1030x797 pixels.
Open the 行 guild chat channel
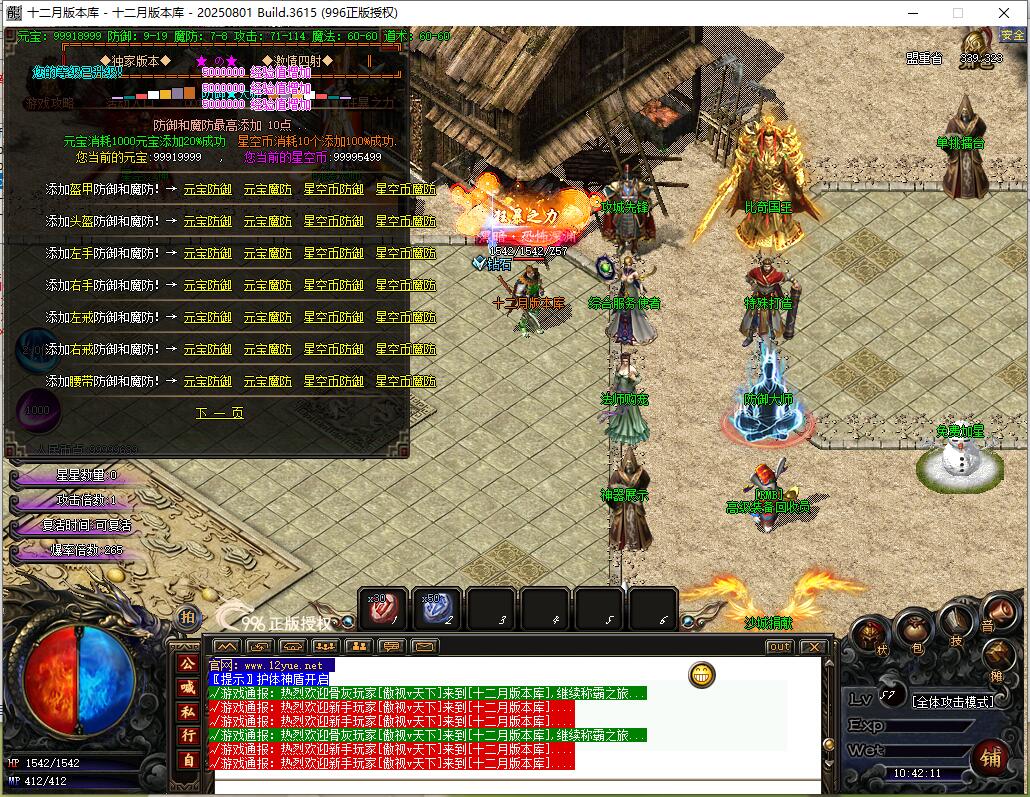point(187,735)
